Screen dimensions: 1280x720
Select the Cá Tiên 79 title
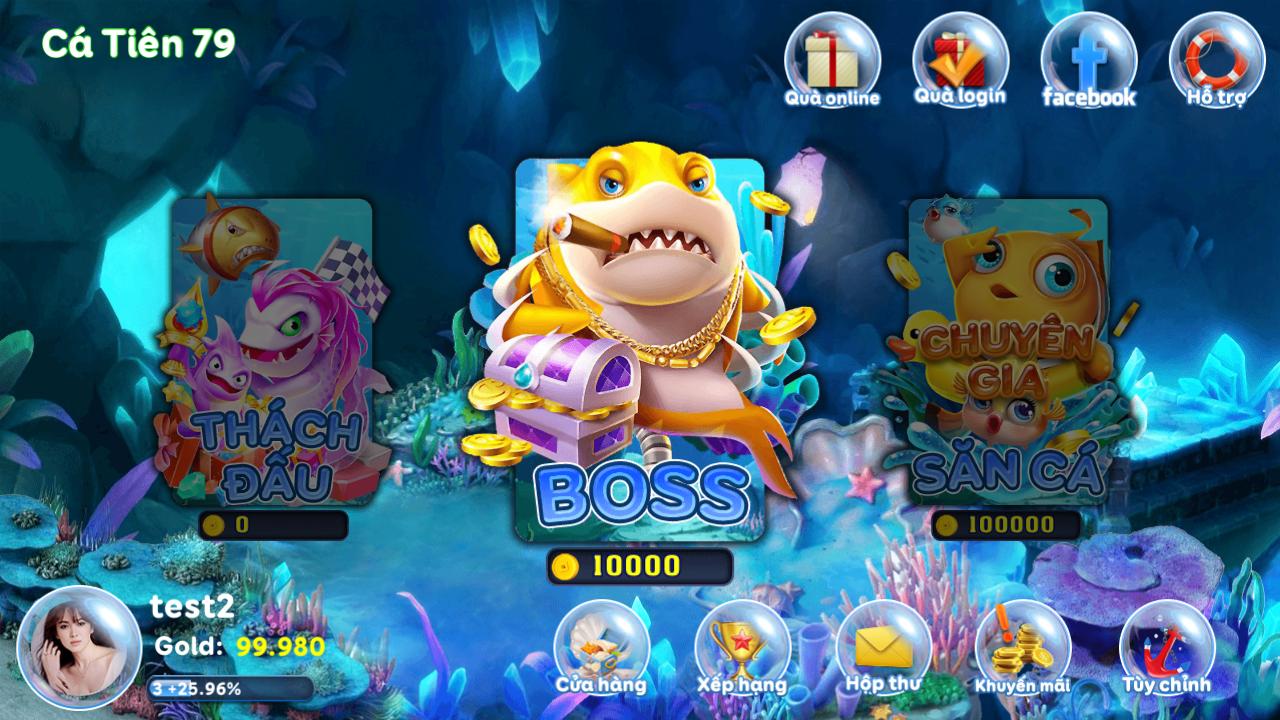[140, 42]
